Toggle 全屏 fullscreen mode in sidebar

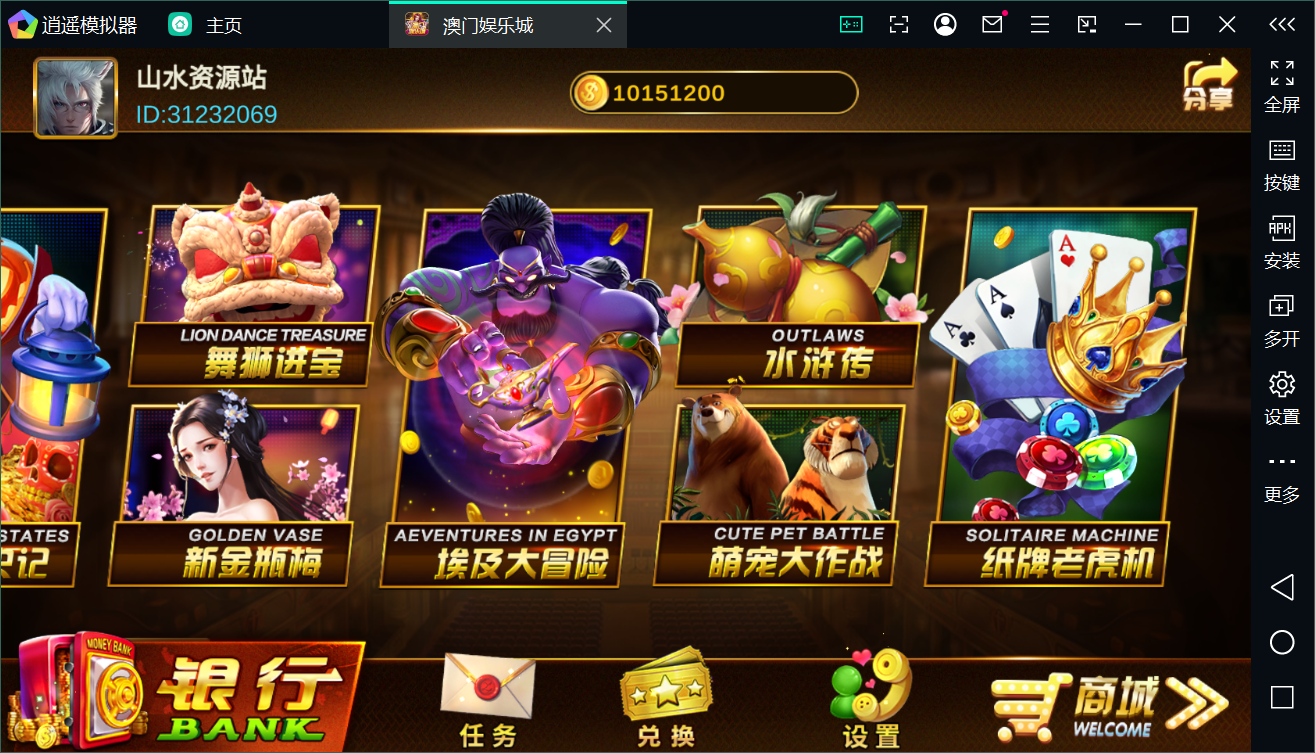tap(1281, 73)
